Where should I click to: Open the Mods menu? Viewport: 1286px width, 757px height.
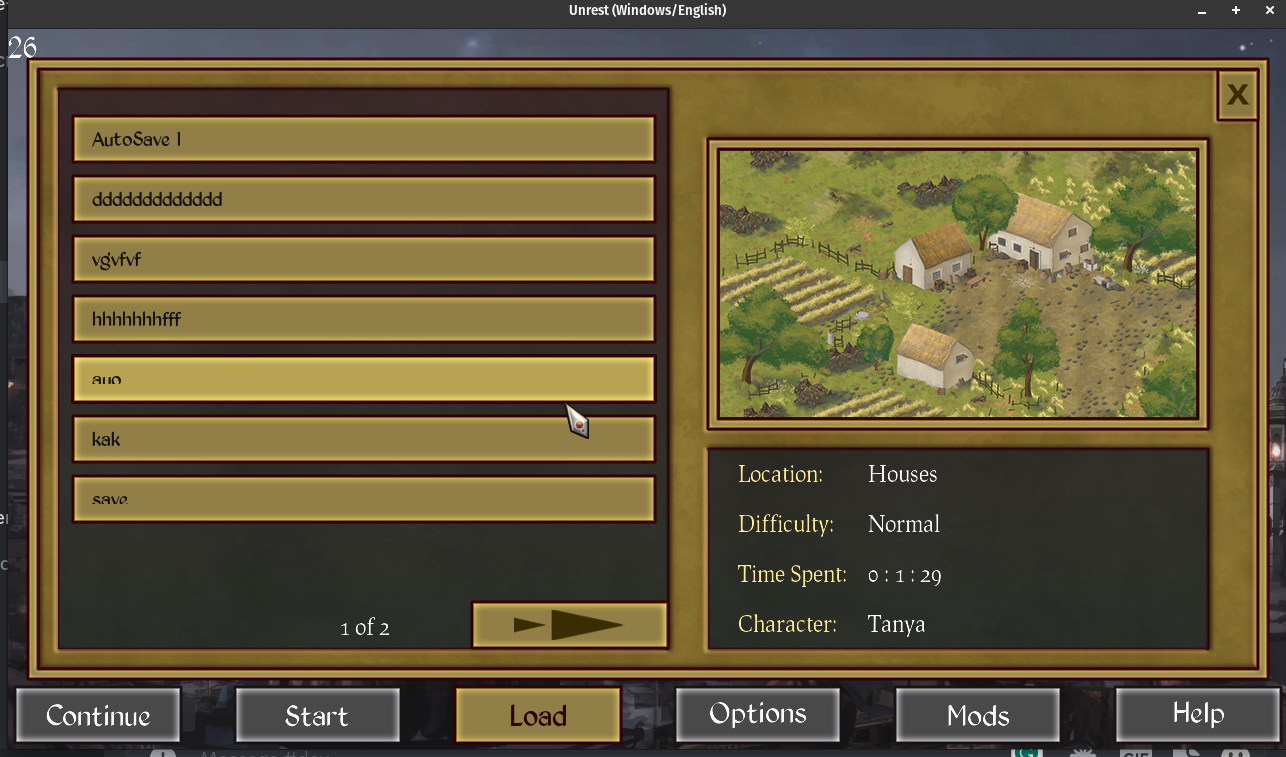977,714
